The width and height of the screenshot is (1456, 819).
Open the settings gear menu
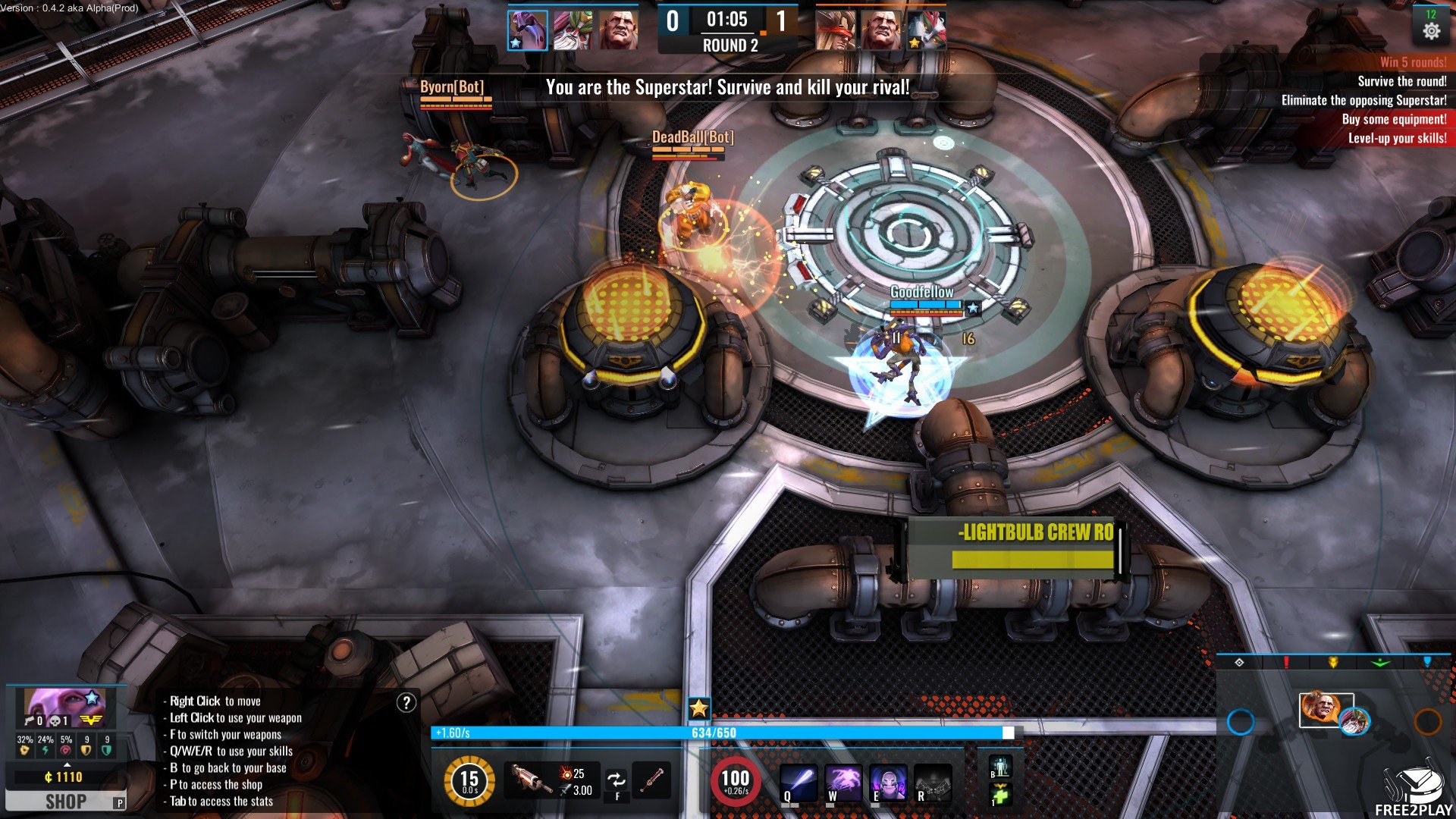pos(1431,31)
